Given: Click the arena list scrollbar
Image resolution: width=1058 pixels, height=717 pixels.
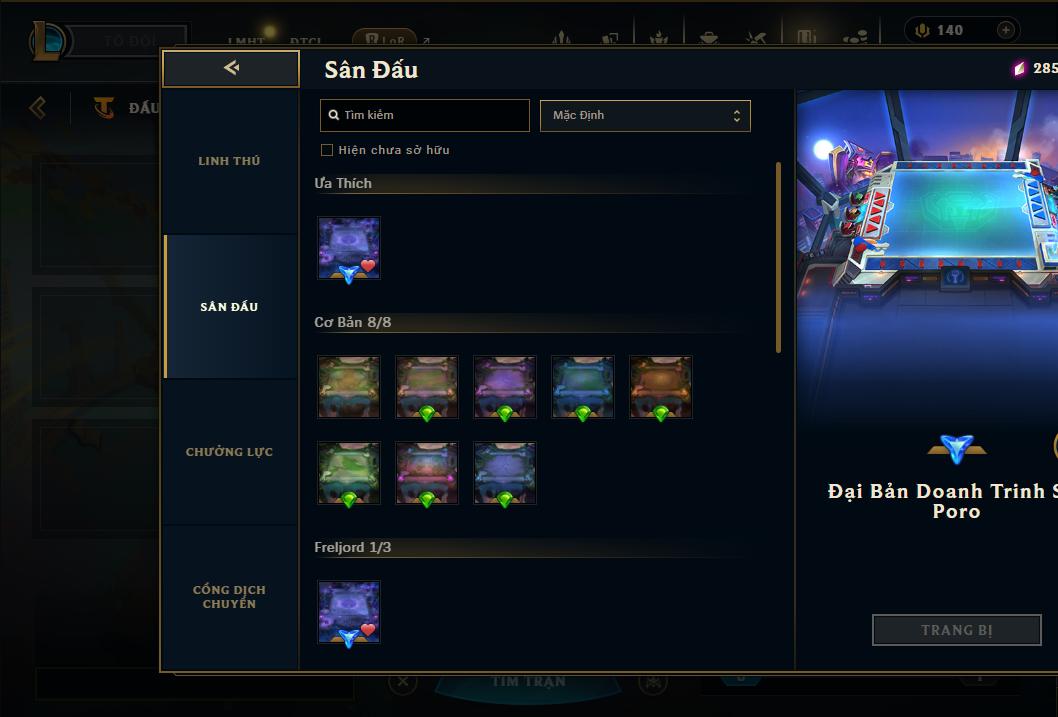Looking at the screenshot, I should pos(778,257).
